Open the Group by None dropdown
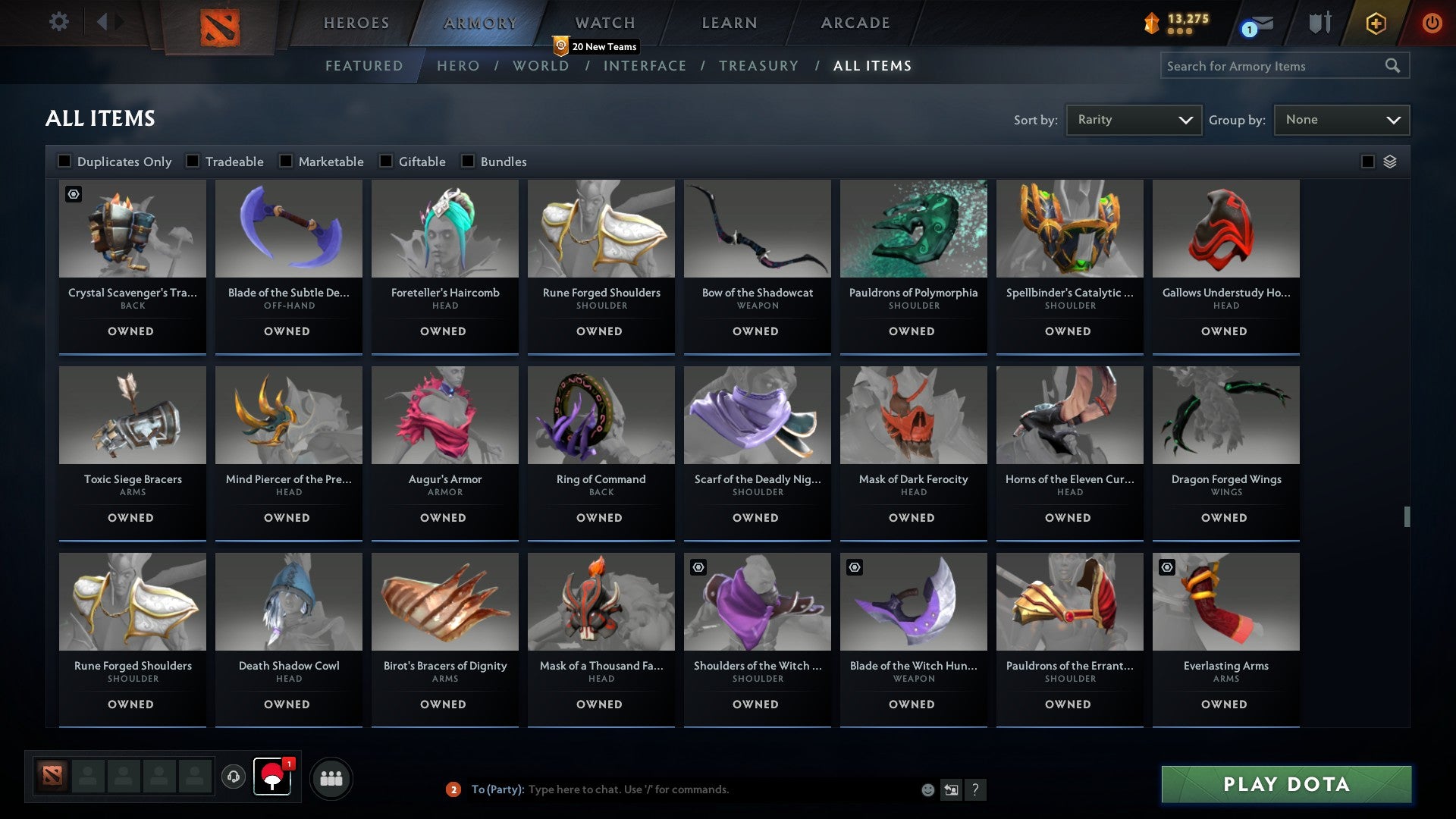 coord(1341,119)
